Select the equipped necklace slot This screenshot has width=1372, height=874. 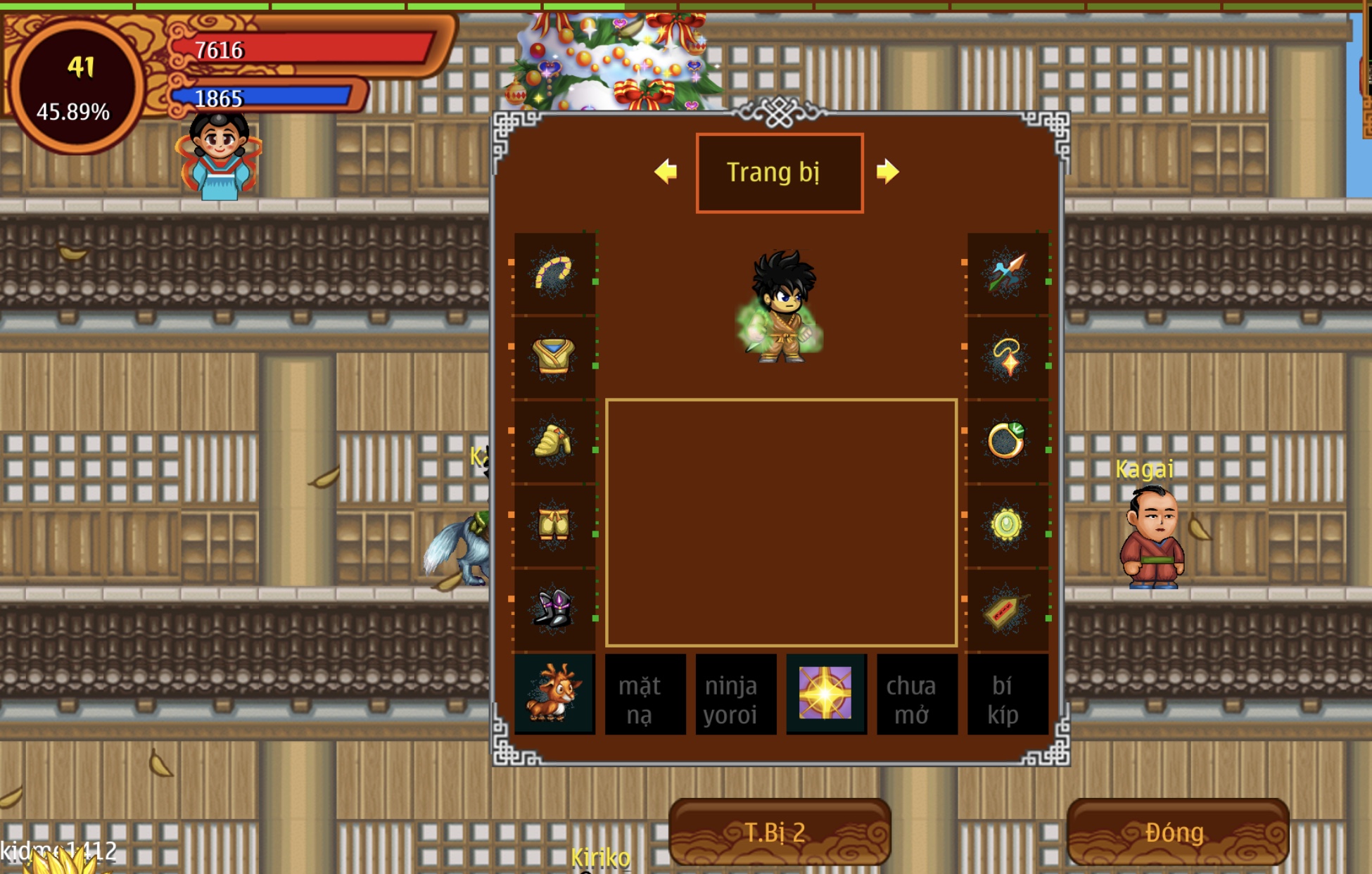pyautogui.click(x=1008, y=357)
